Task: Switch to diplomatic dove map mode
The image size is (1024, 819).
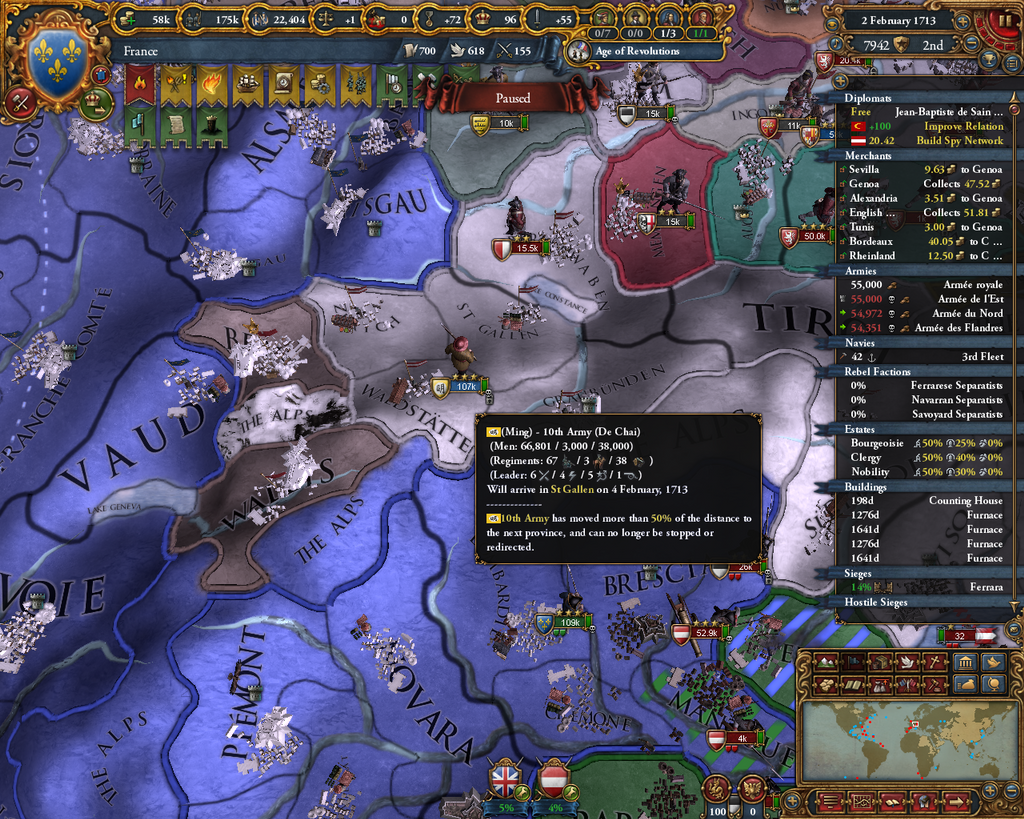Action: pos(907,662)
